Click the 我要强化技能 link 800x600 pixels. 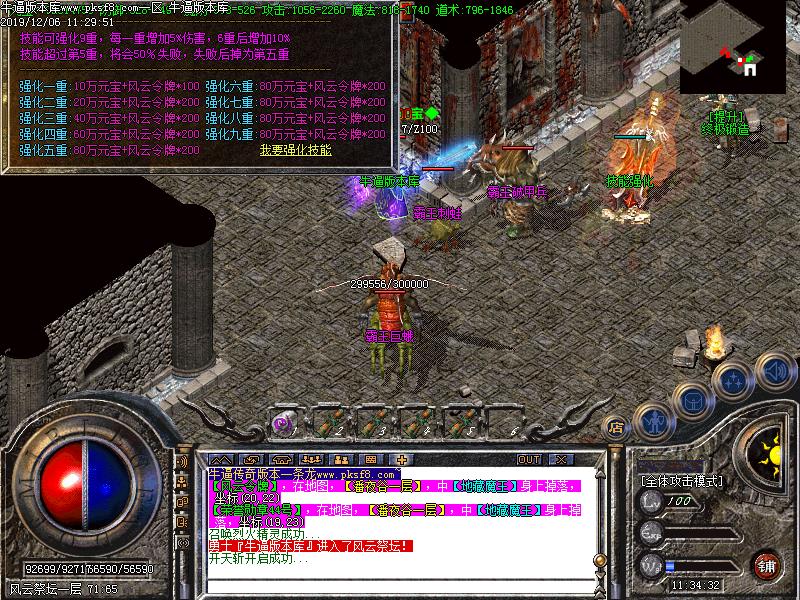tap(296, 150)
